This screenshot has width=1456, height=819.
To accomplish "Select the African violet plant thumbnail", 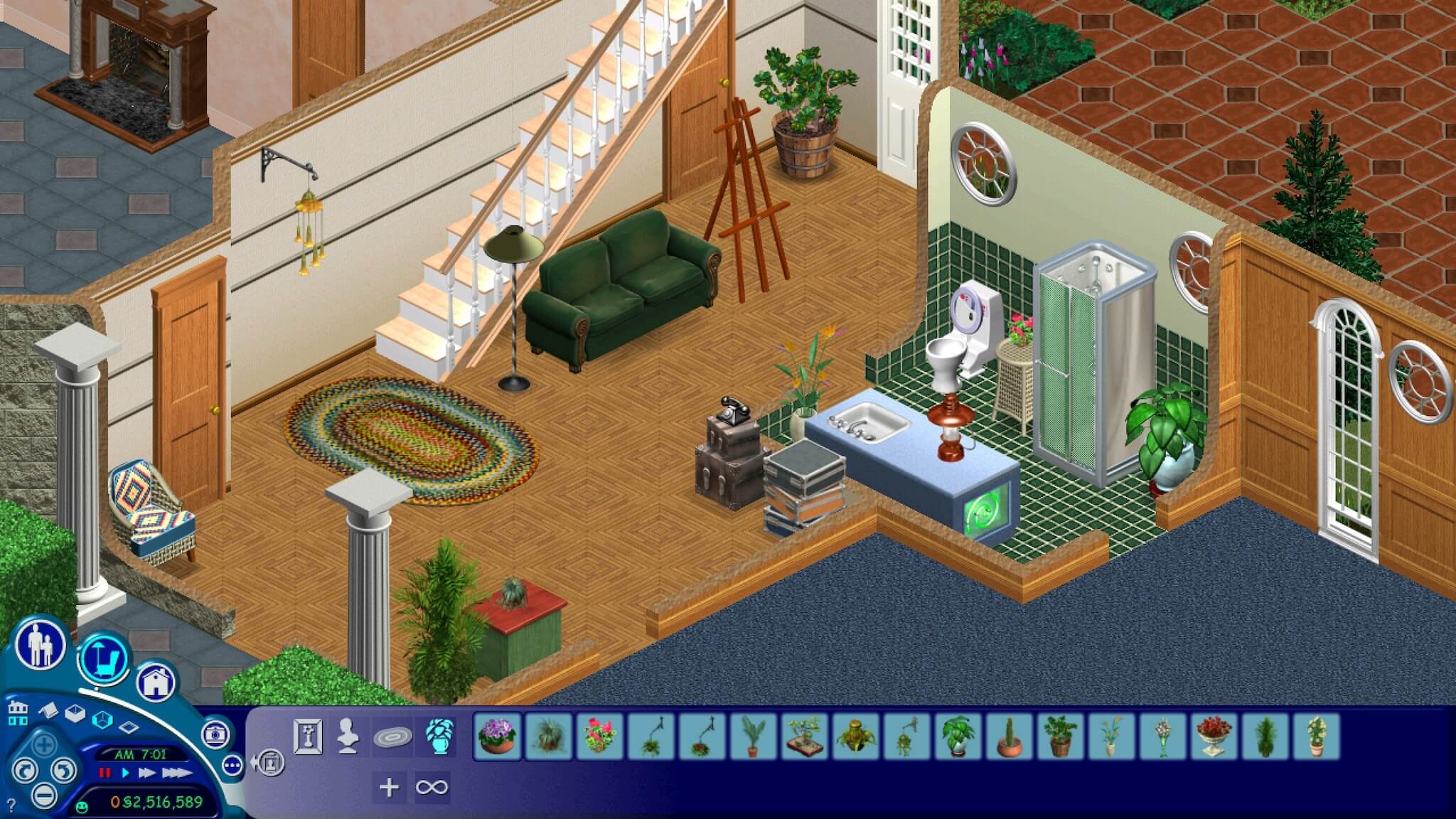I will [496, 738].
